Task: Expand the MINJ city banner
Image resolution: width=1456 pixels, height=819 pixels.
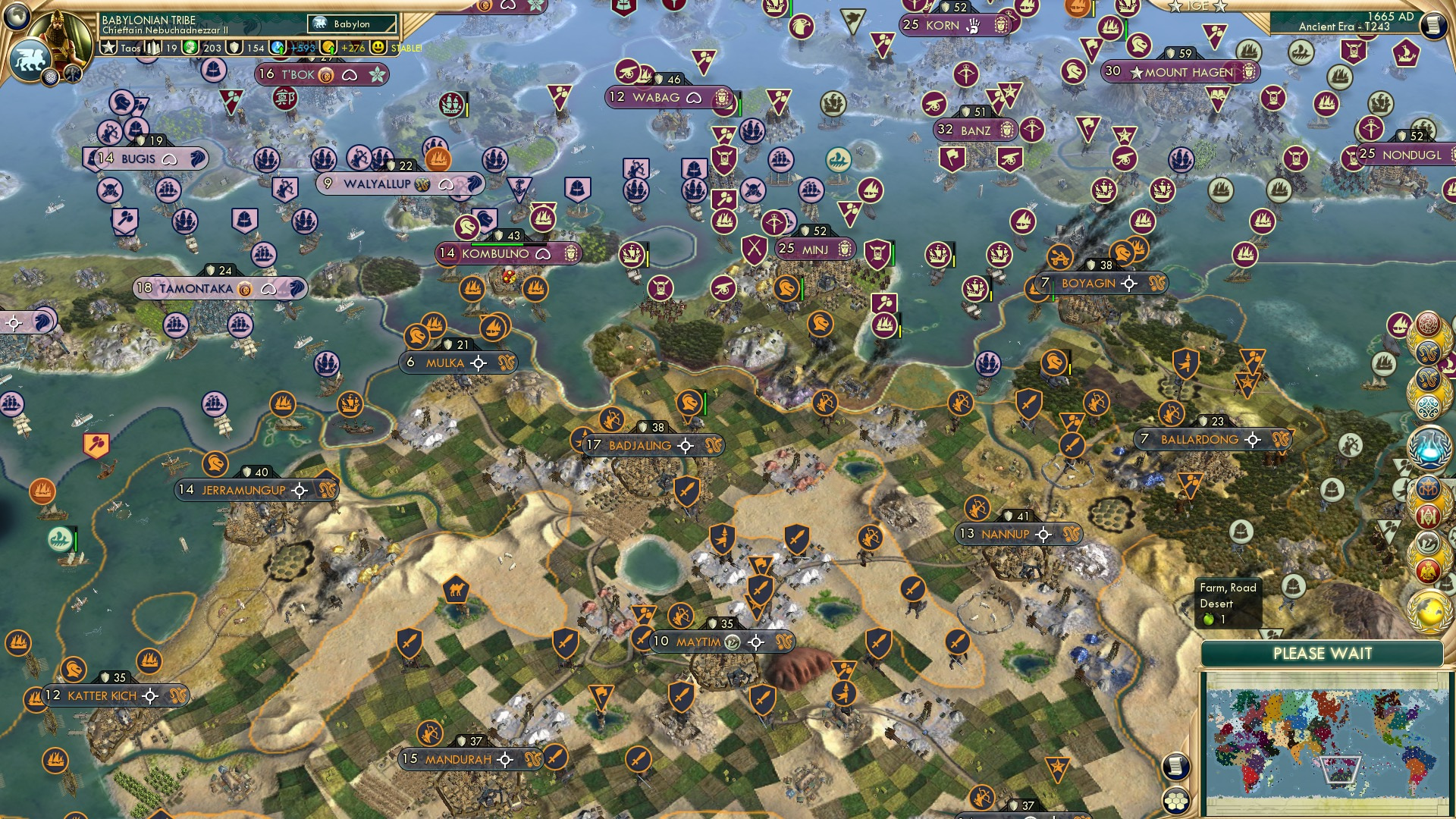Action: (x=815, y=249)
